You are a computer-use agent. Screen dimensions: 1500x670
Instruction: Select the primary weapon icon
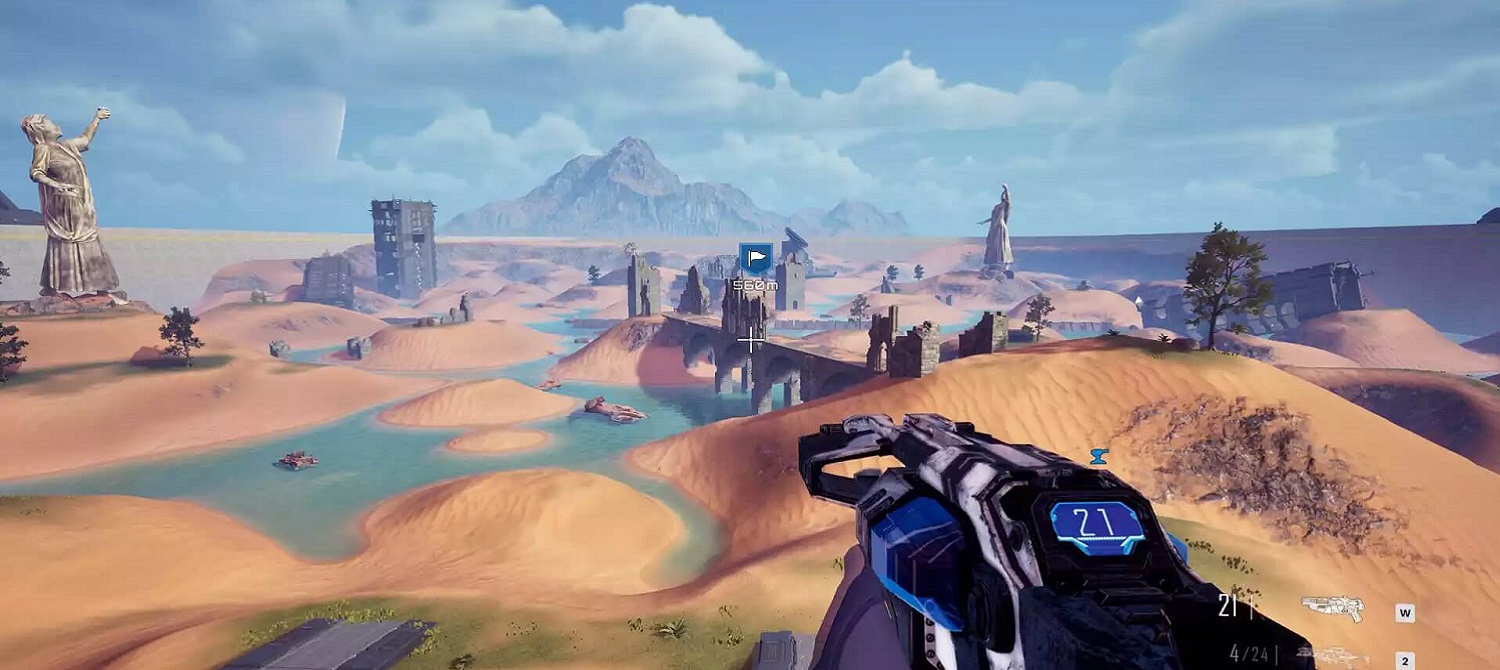click(x=1332, y=606)
